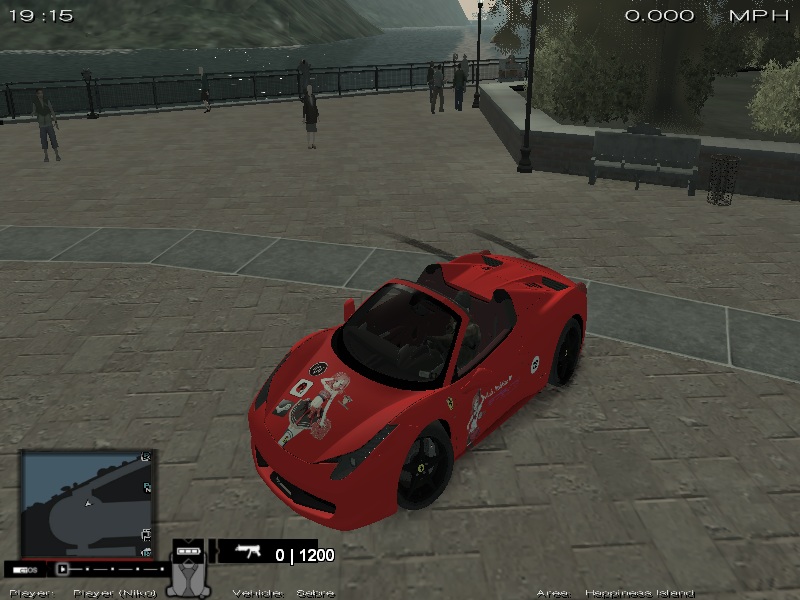Click the minimap in the corner
The width and height of the screenshot is (800, 600).
[x=88, y=503]
